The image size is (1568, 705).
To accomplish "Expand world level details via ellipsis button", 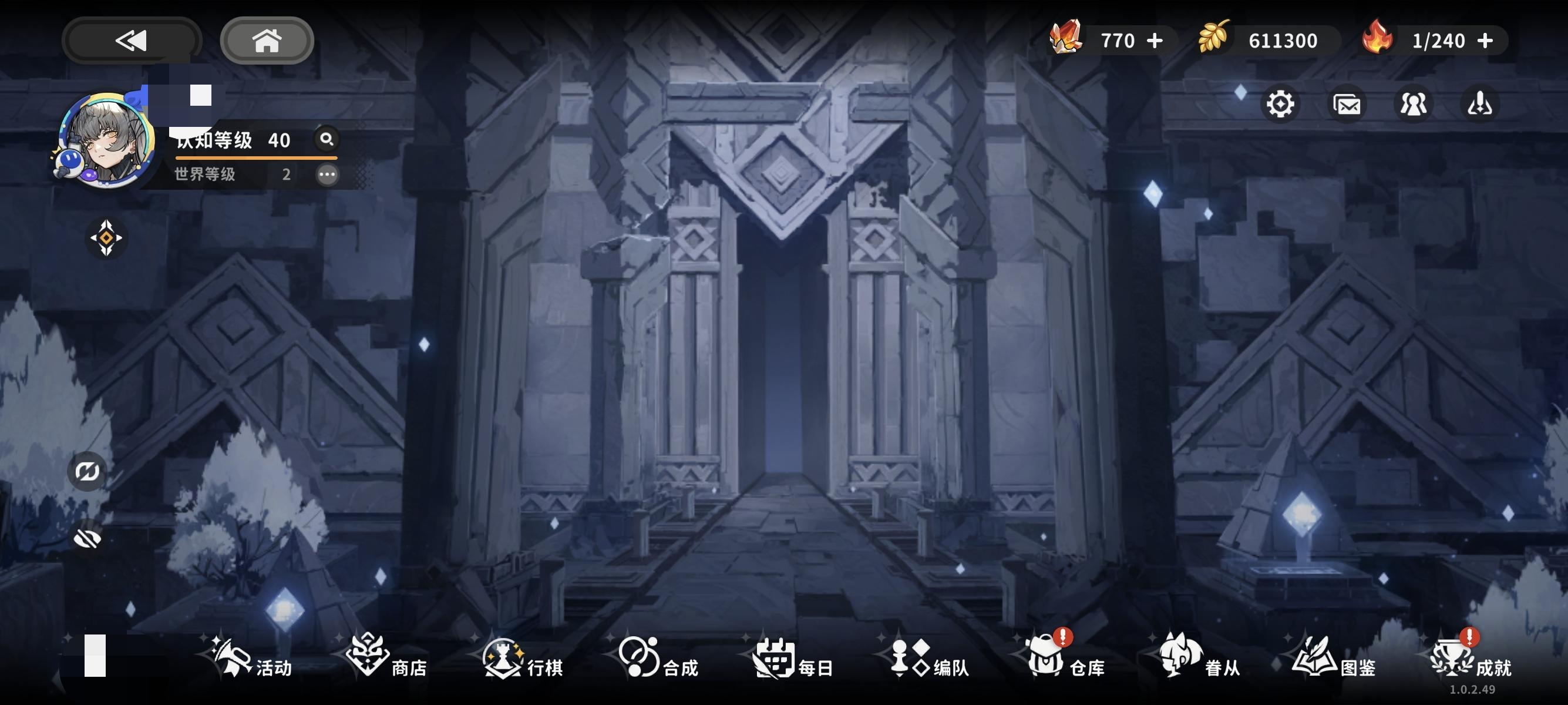I will pyautogui.click(x=327, y=174).
